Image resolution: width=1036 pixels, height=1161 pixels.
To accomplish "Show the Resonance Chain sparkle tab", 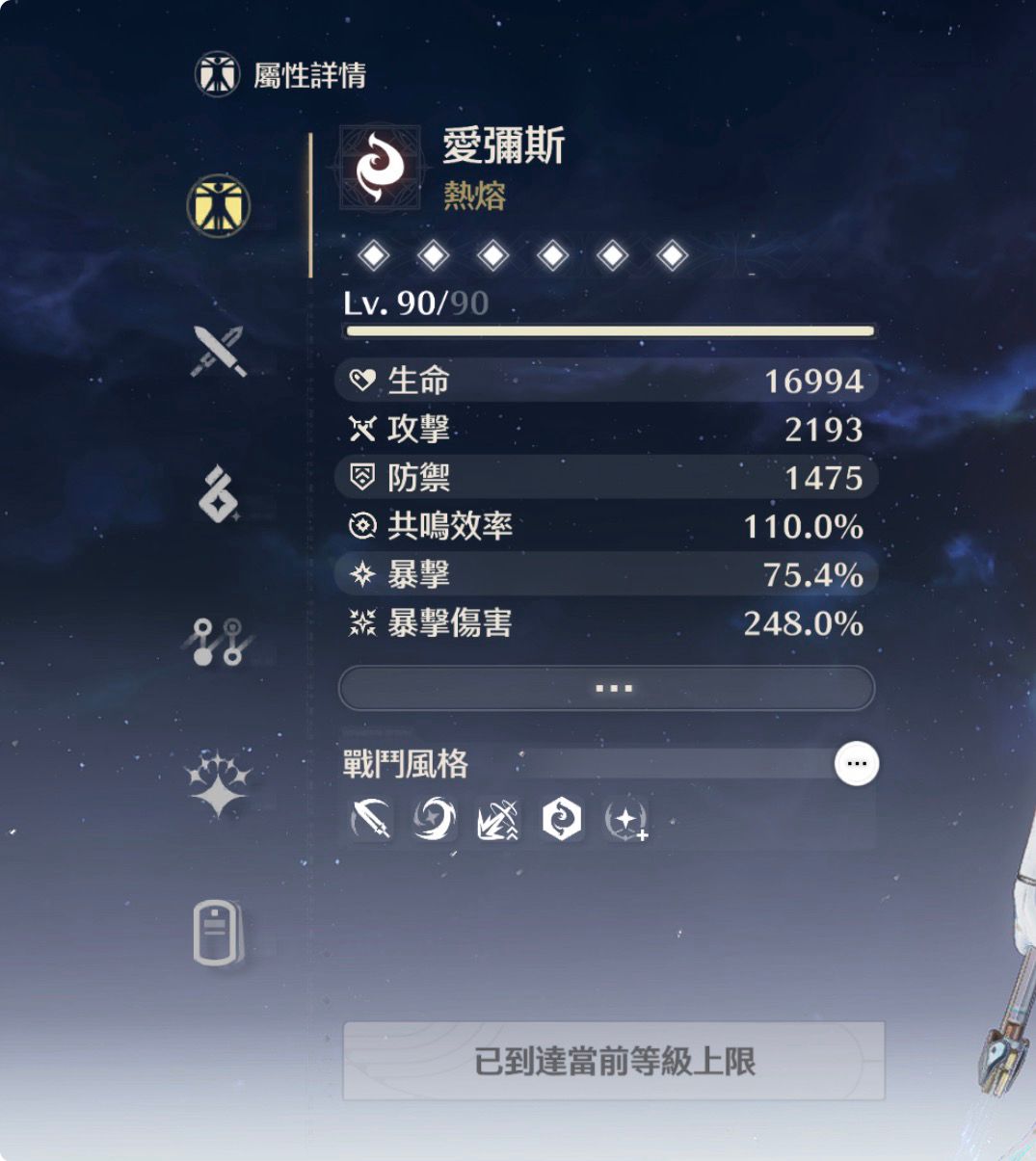I will click(x=219, y=782).
